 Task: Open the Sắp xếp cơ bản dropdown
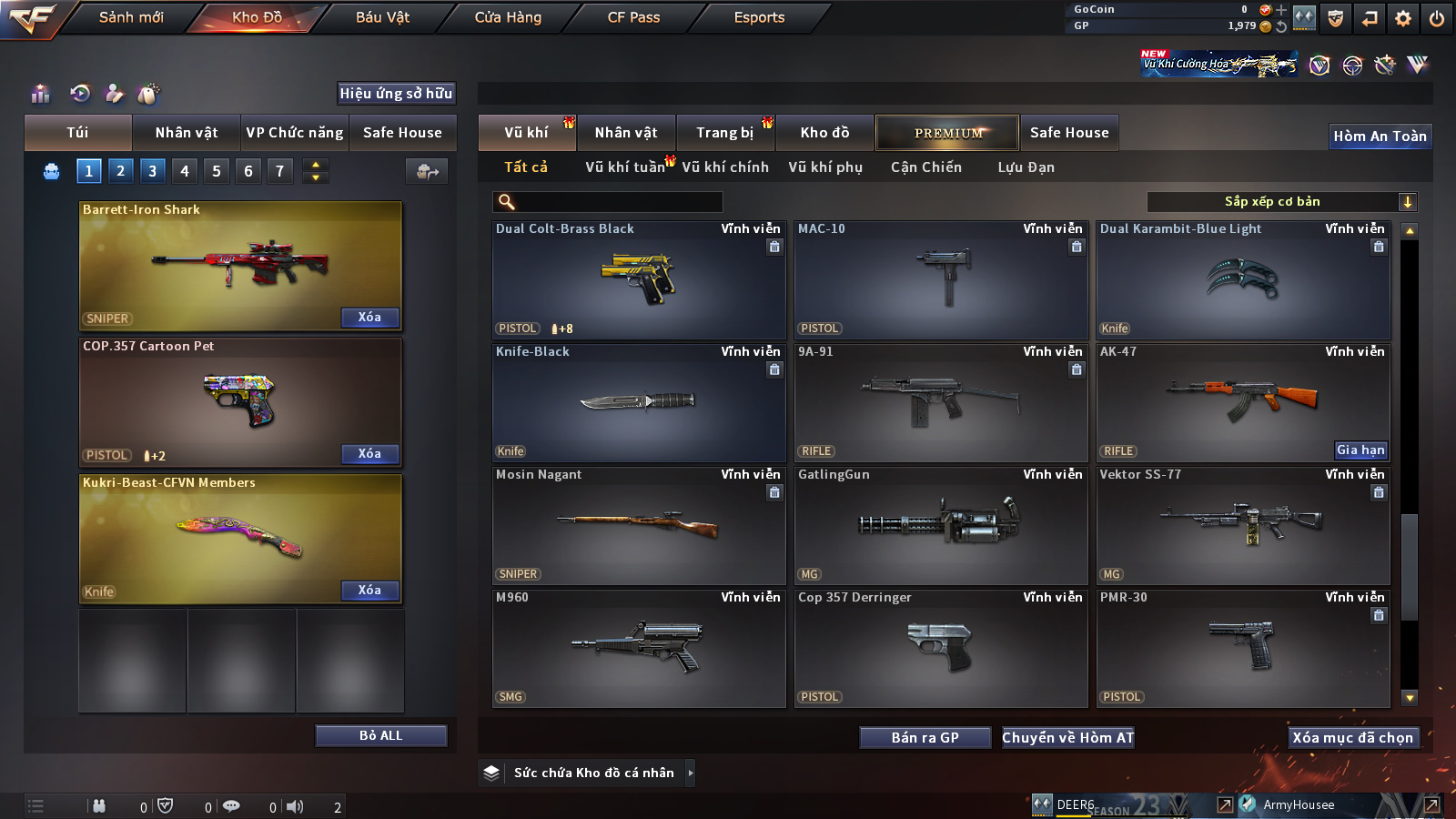(1282, 202)
